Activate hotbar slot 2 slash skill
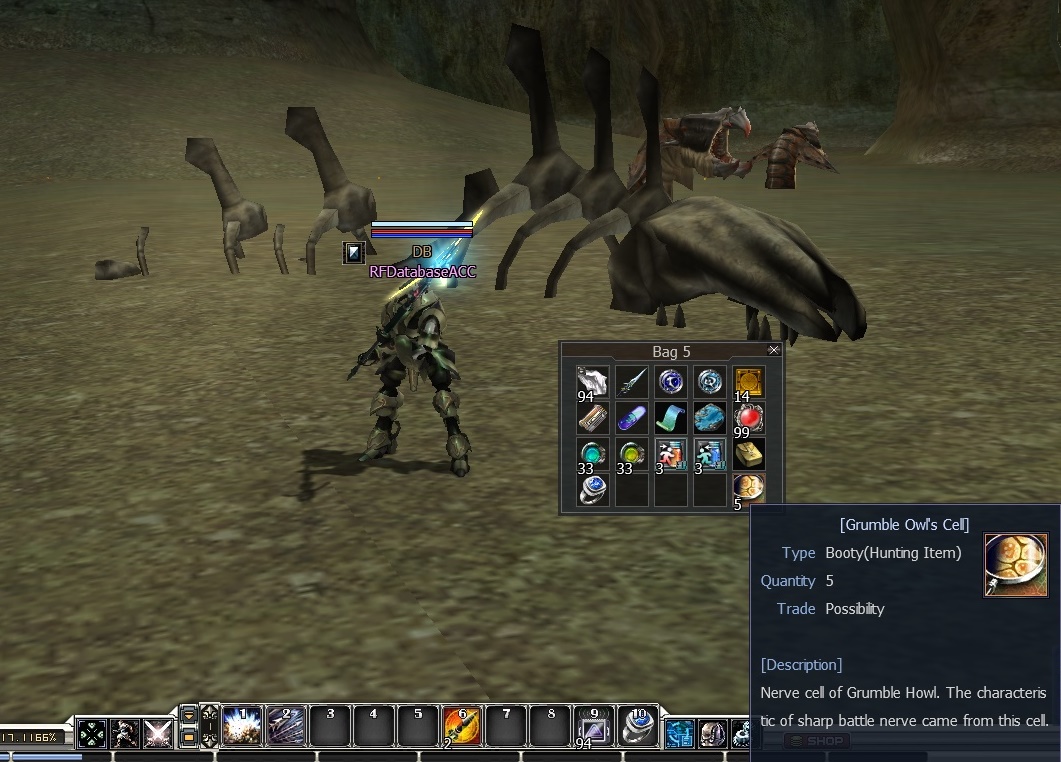This screenshot has width=1061, height=762. click(285, 726)
